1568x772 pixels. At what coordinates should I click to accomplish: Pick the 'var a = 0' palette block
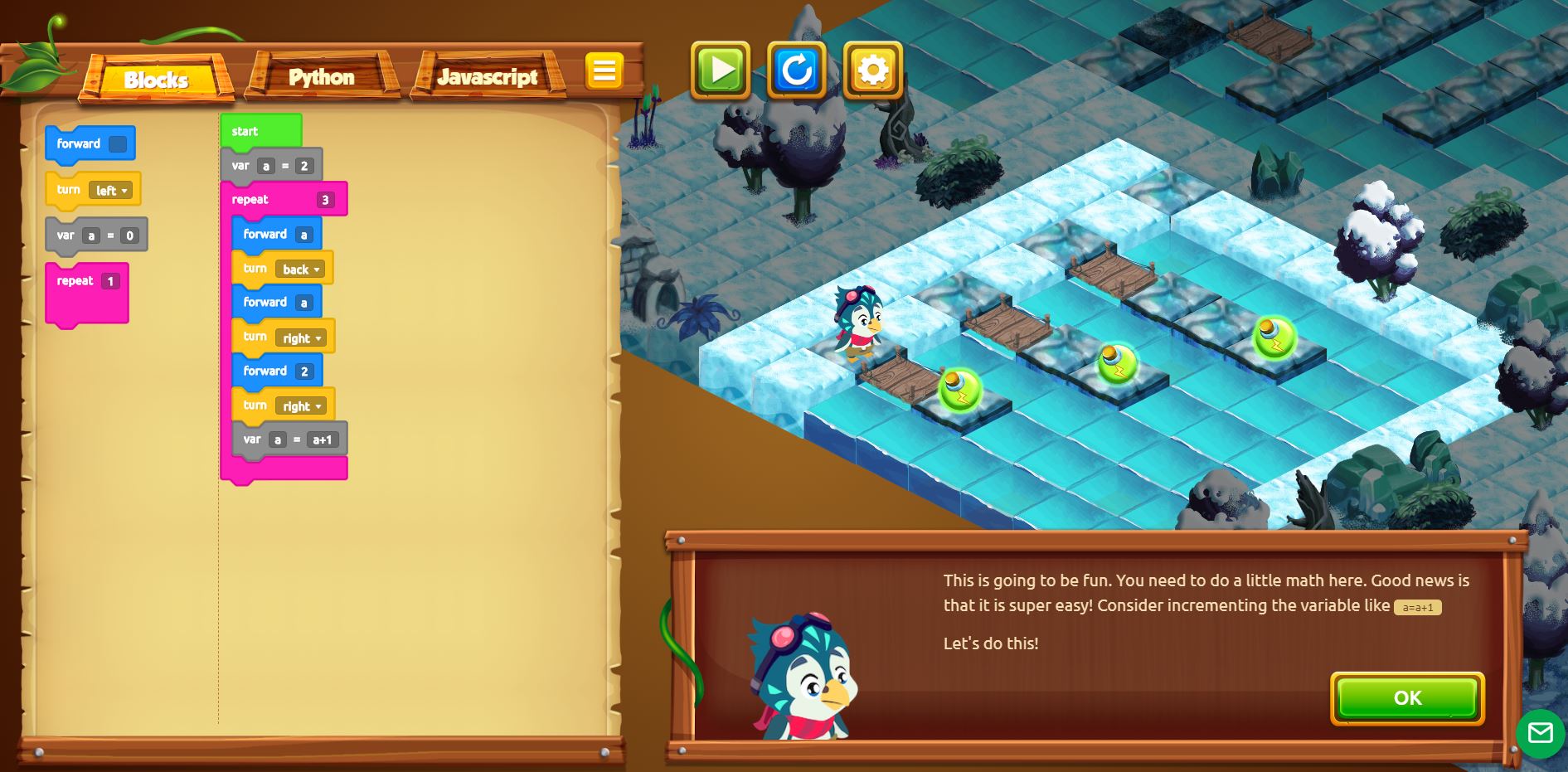click(66, 235)
